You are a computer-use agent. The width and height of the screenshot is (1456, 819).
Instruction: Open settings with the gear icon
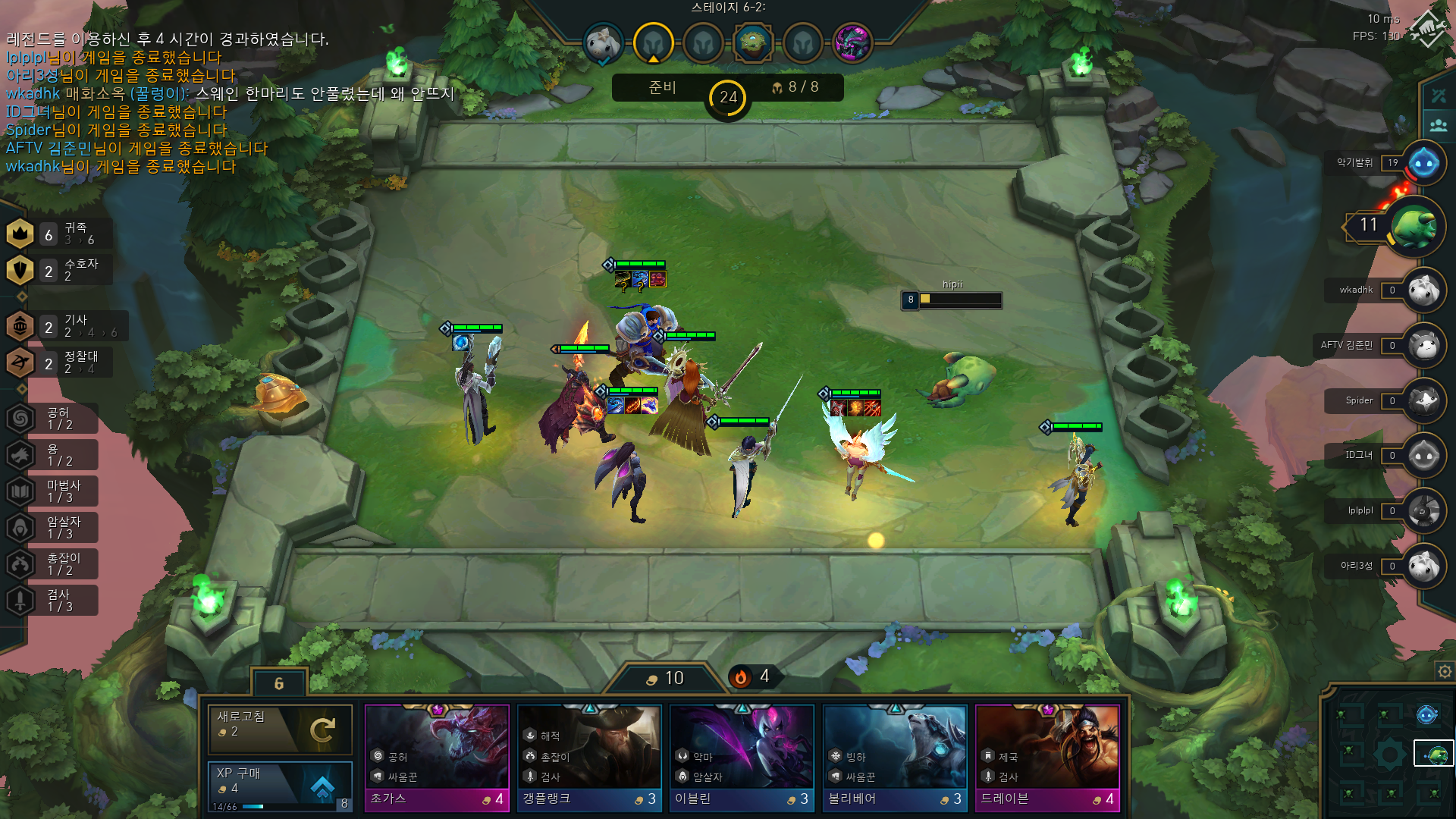tap(1445, 671)
